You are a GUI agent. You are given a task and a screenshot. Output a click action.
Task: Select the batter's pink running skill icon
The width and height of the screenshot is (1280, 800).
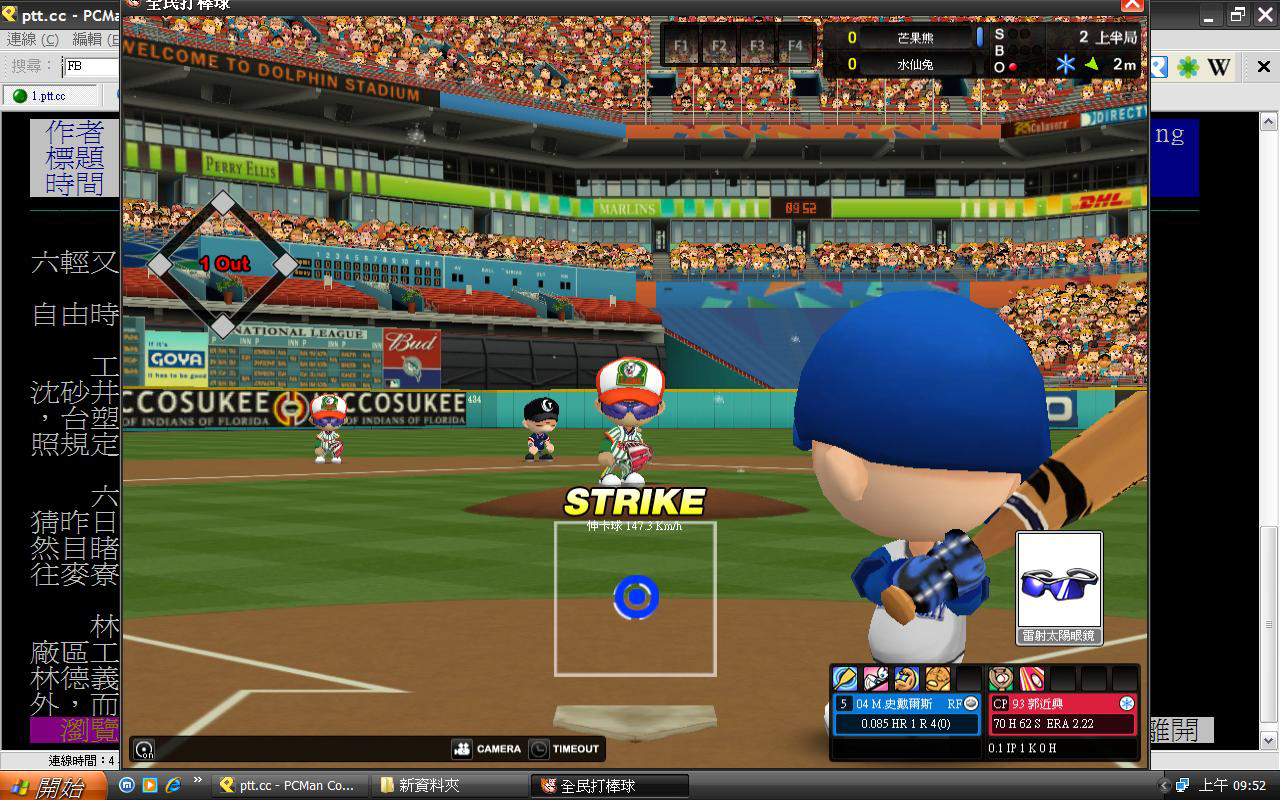pyautogui.click(x=876, y=679)
